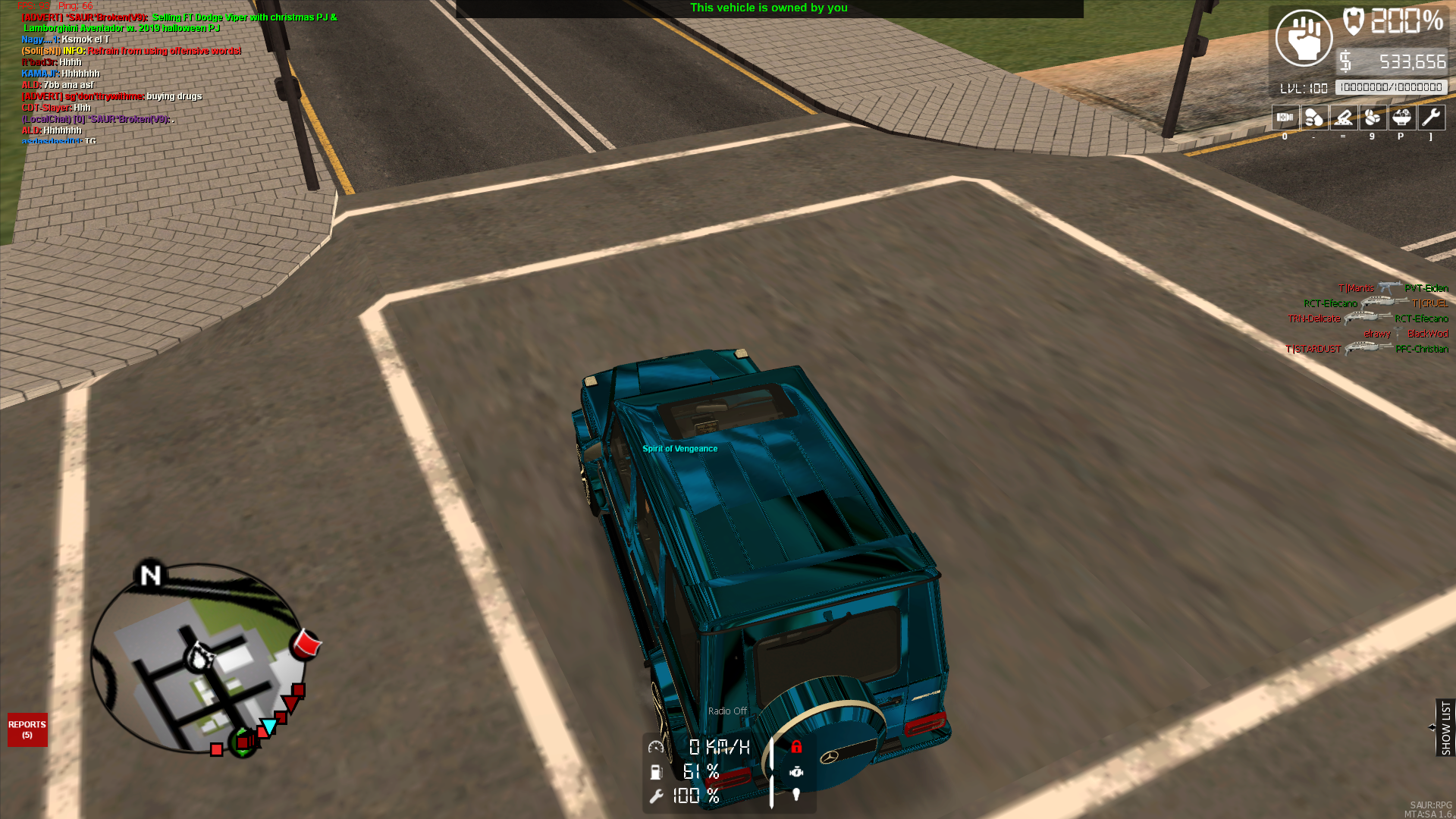Toggle the vehicle lights bulb icon
The image size is (1456, 819).
click(x=796, y=795)
